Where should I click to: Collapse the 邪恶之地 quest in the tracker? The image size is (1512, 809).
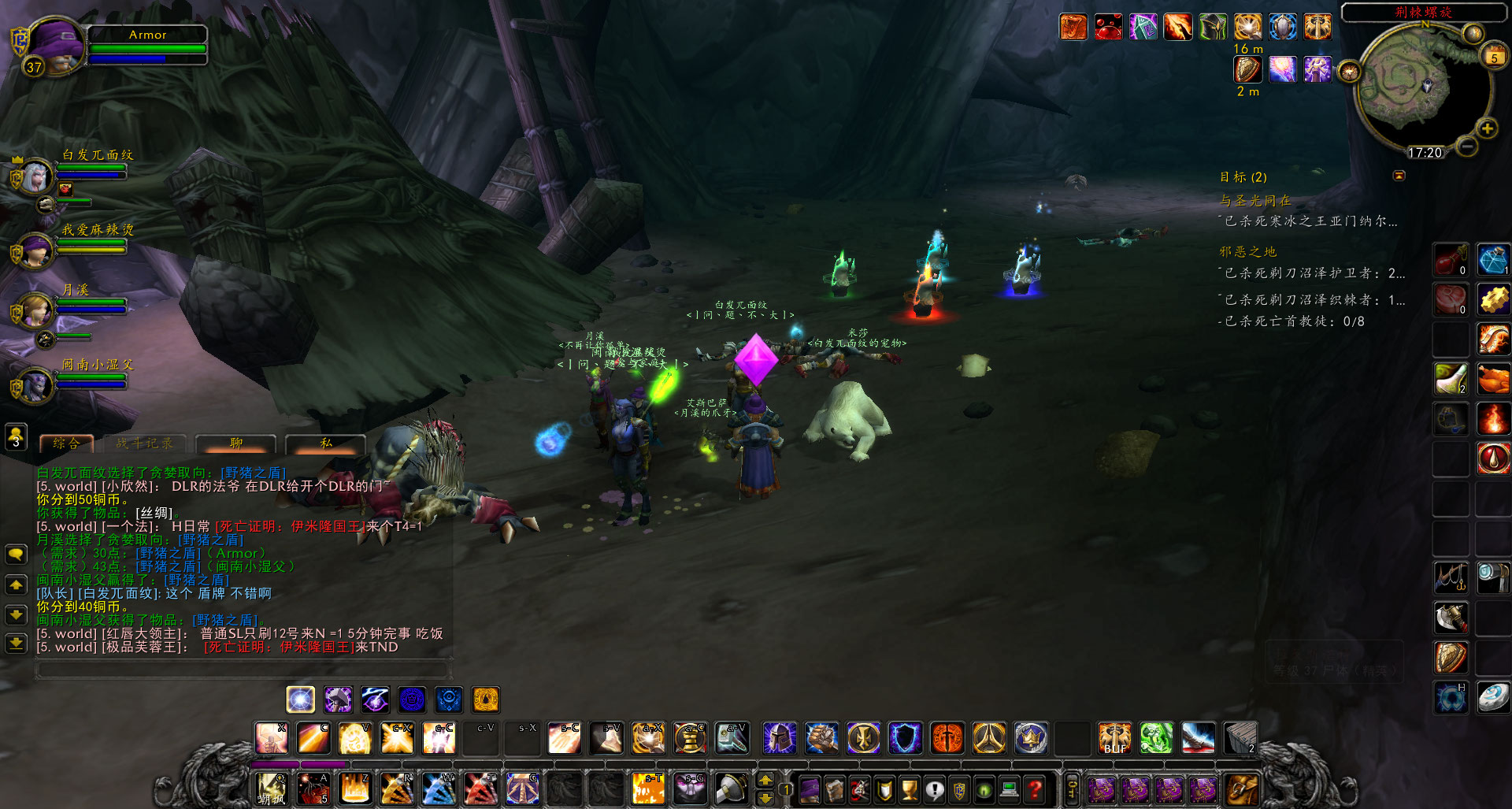pos(1247,252)
